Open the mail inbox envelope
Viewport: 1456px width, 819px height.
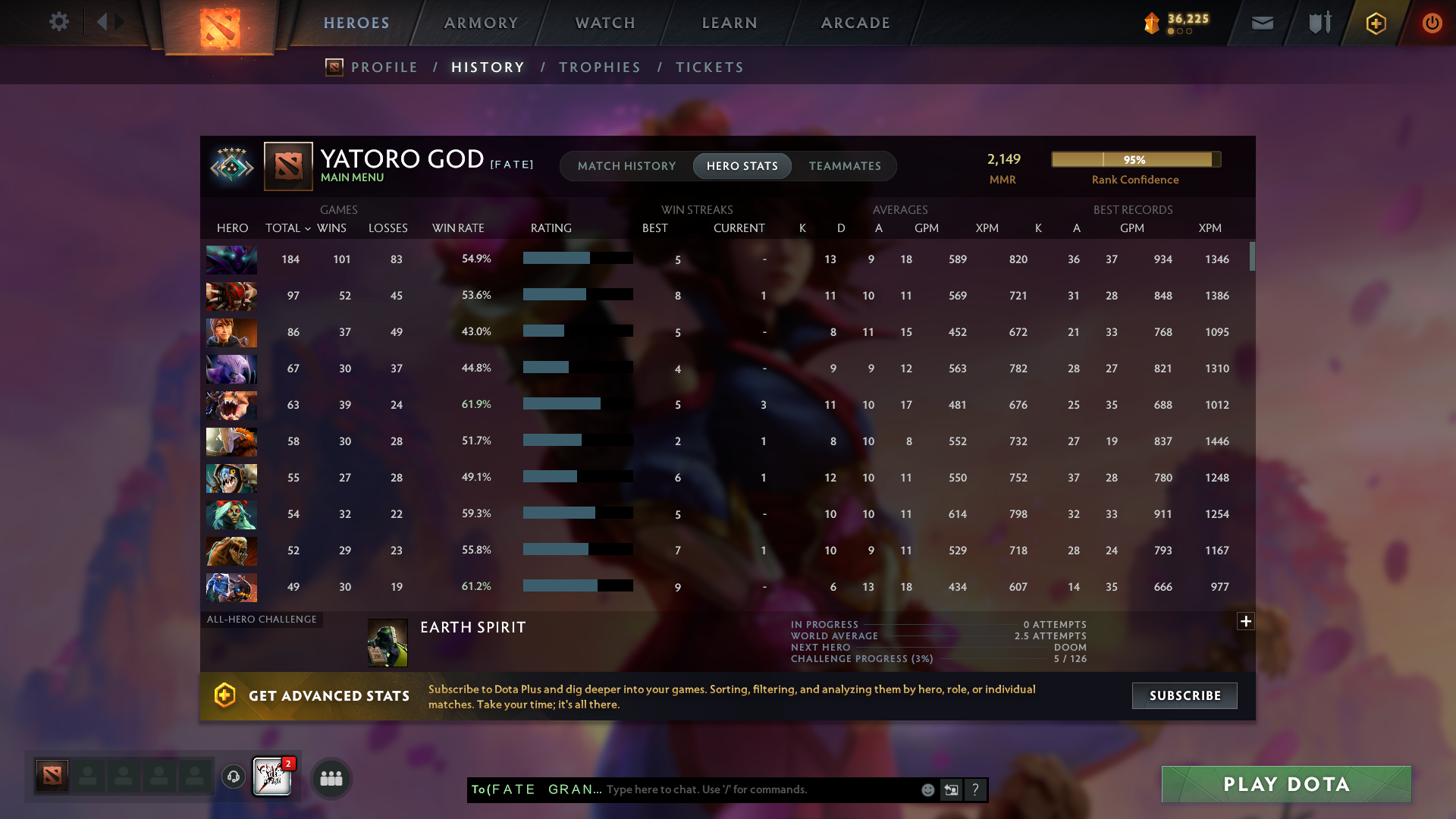click(1261, 23)
